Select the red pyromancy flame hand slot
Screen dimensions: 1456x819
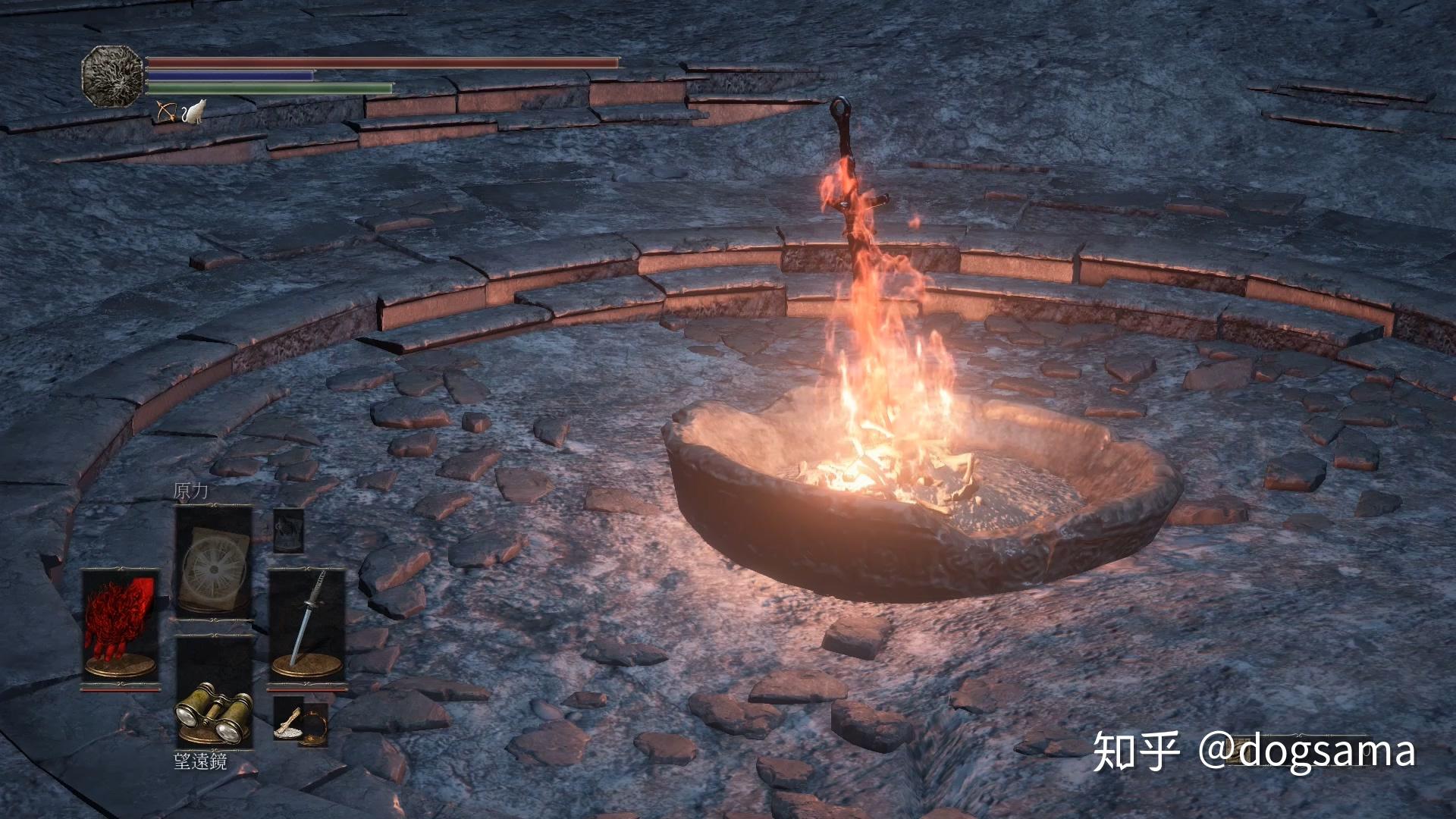(121, 626)
